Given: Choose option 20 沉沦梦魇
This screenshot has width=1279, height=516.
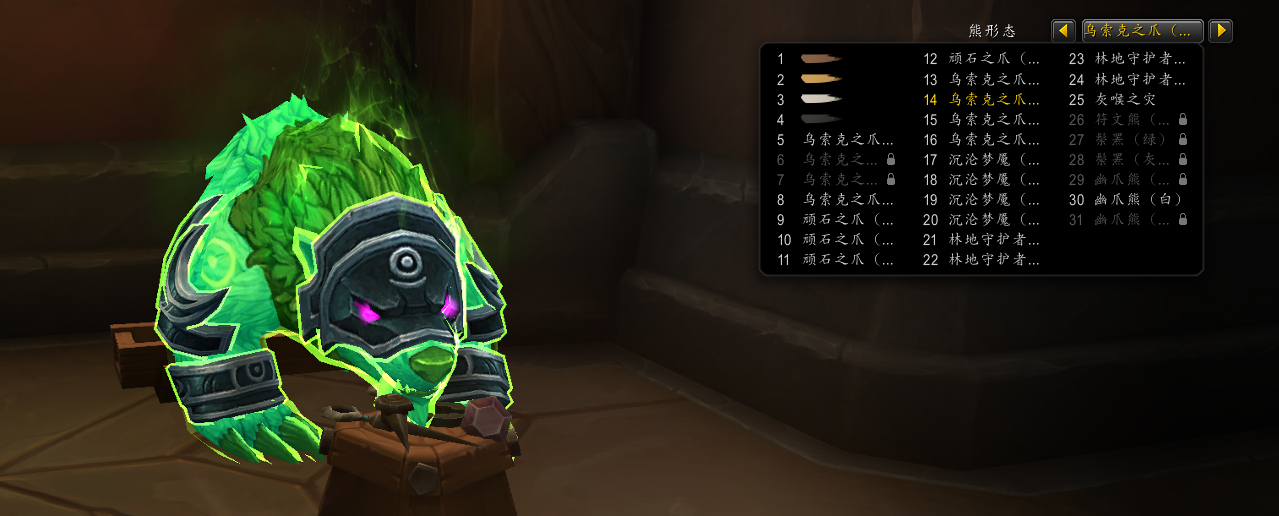Looking at the screenshot, I should 994,219.
